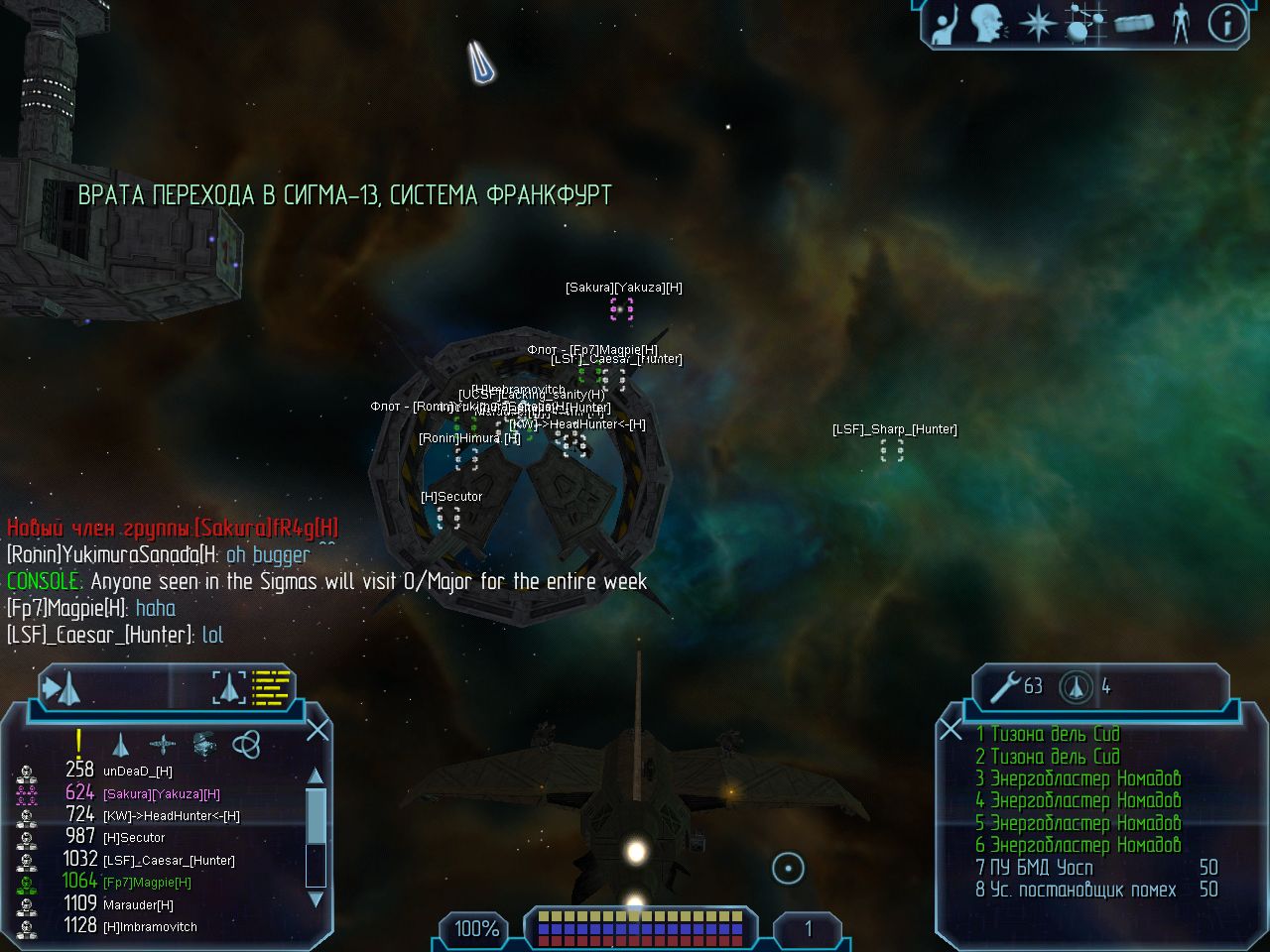Filter contacts by the station icon
Screen dimensions: 1270x952
(x=204, y=744)
